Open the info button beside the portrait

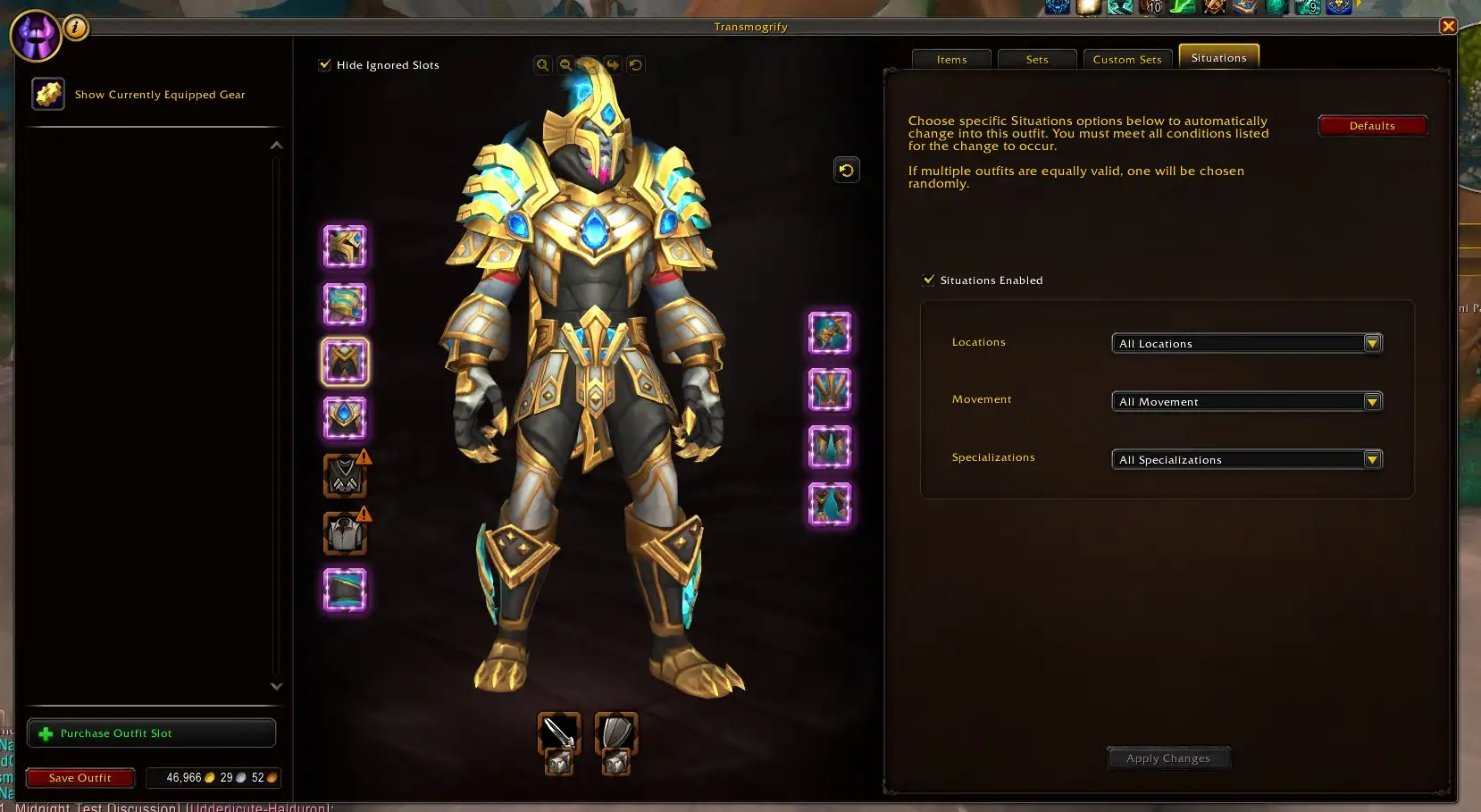click(76, 28)
